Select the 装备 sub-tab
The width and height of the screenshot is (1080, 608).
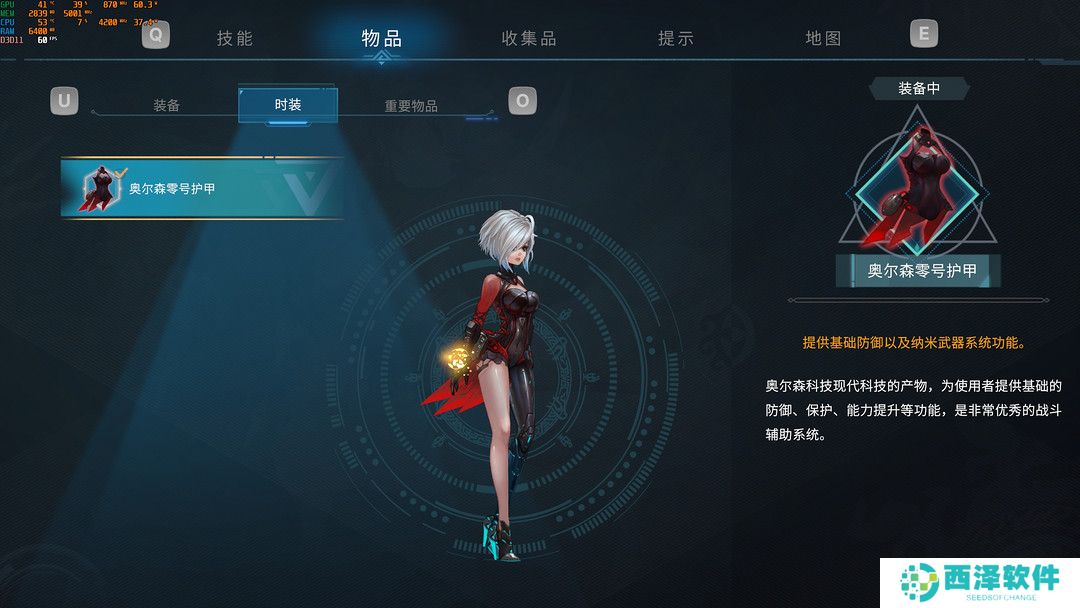[167, 105]
